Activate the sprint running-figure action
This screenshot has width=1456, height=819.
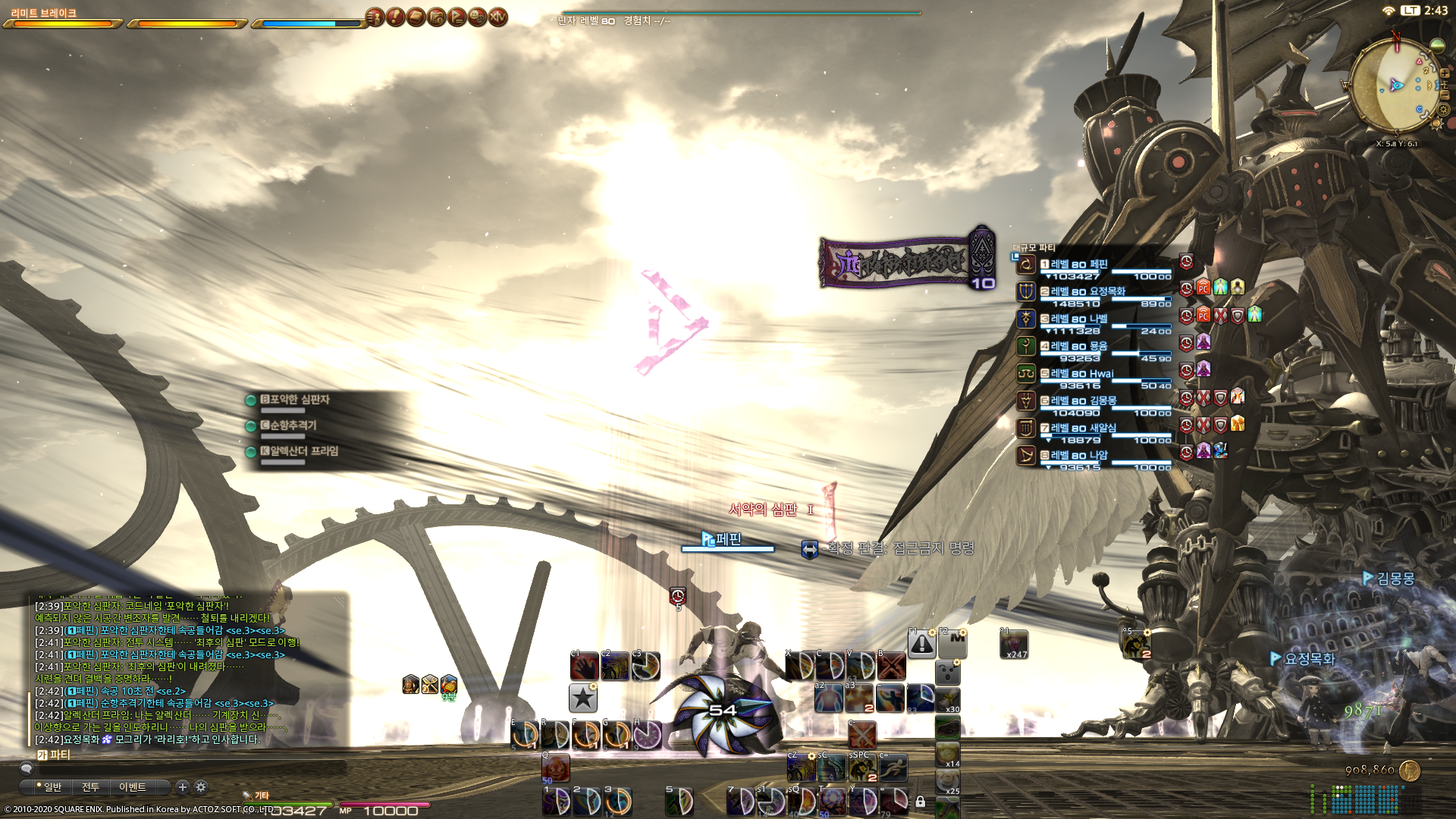(x=893, y=767)
